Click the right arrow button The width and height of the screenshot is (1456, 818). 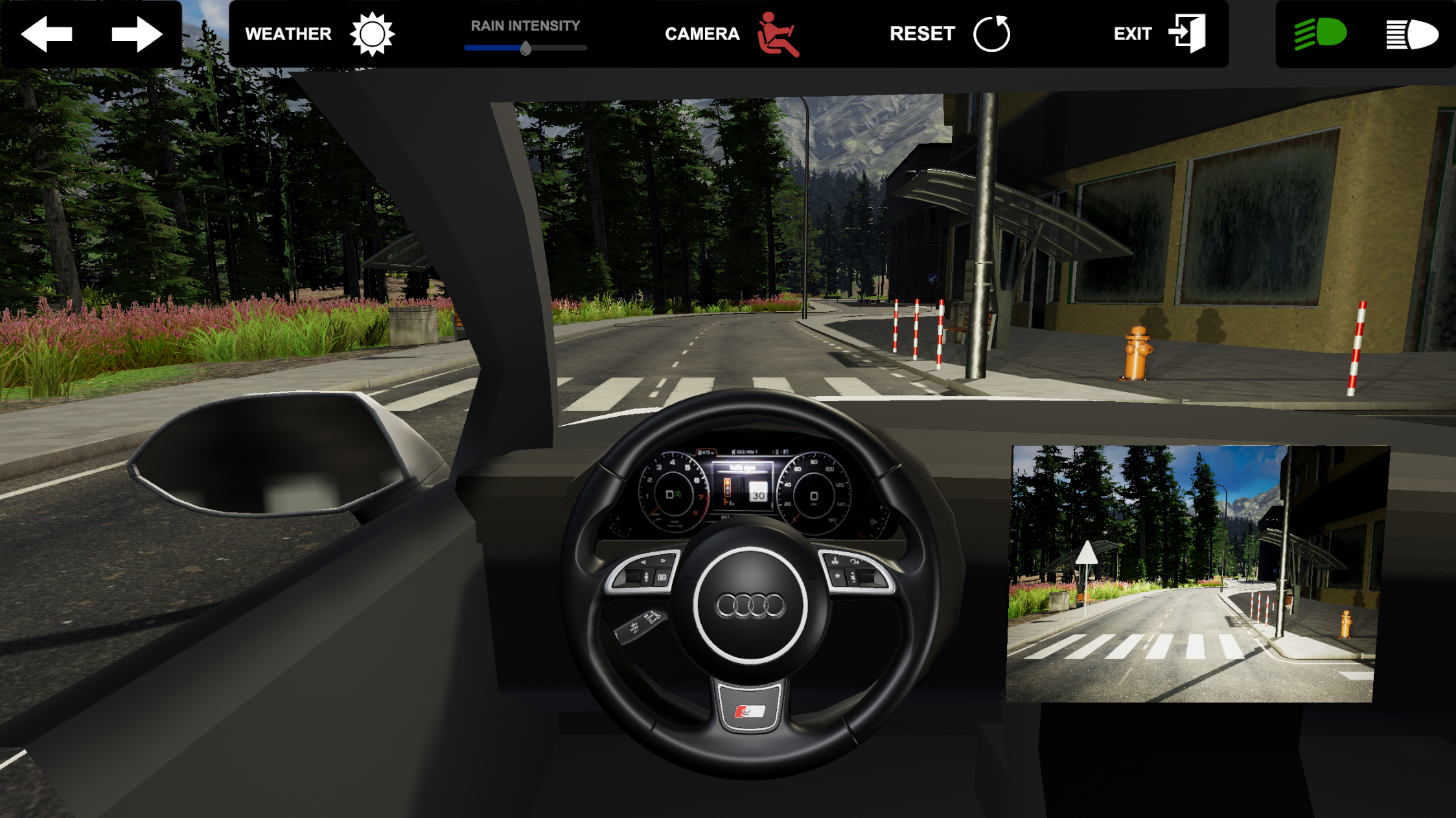pyautogui.click(x=136, y=34)
